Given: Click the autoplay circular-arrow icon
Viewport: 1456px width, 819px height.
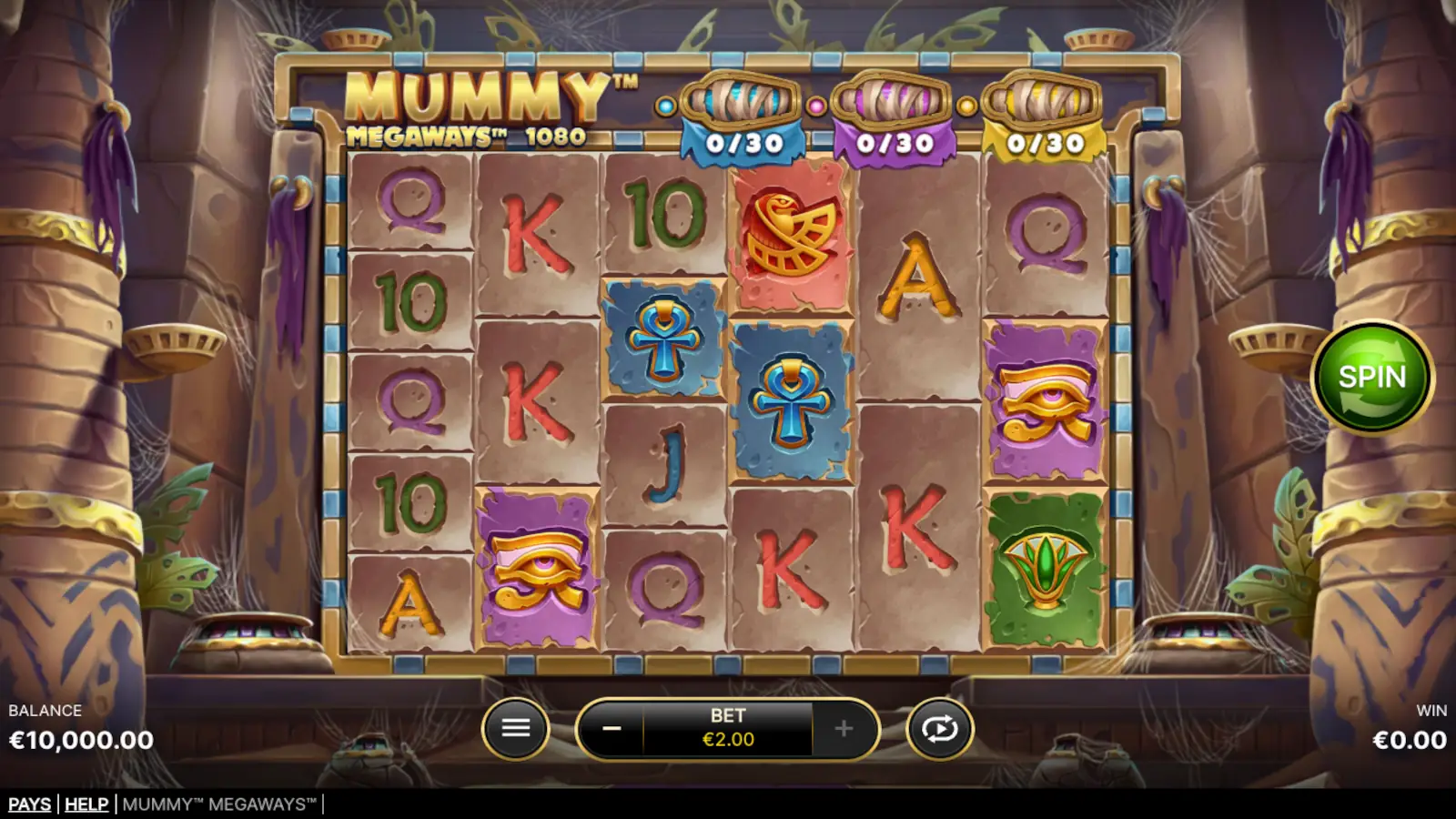Looking at the screenshot, I should click(x=939, y=728).
